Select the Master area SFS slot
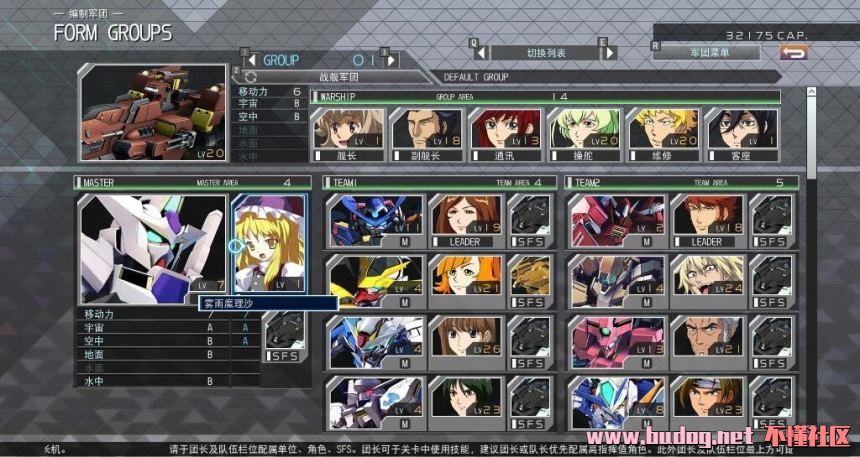 [286, 338]
